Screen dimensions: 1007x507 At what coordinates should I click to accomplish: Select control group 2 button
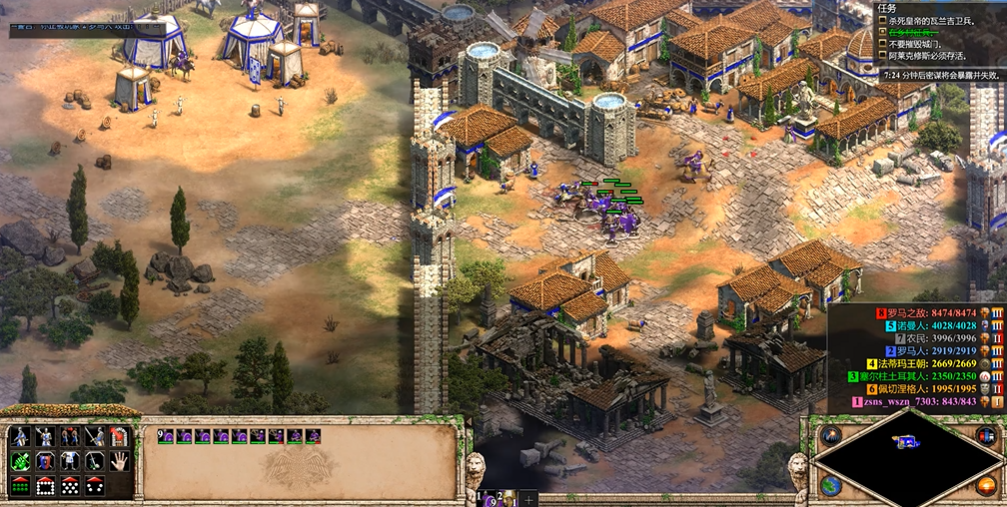[x=505, y=498]
